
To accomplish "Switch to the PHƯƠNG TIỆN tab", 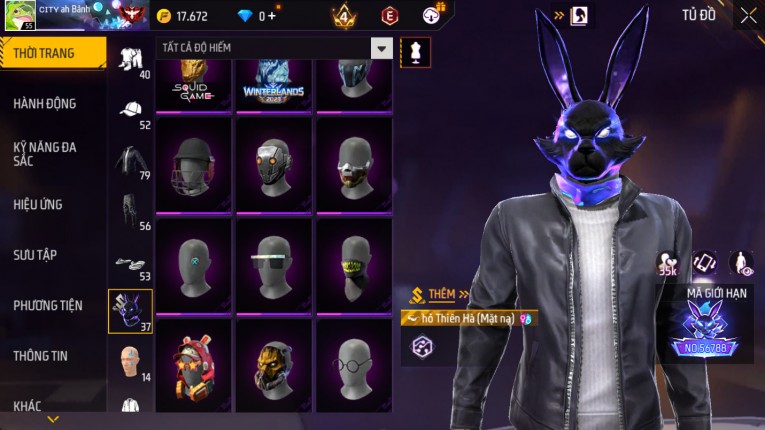I will (x=48, y=305).
